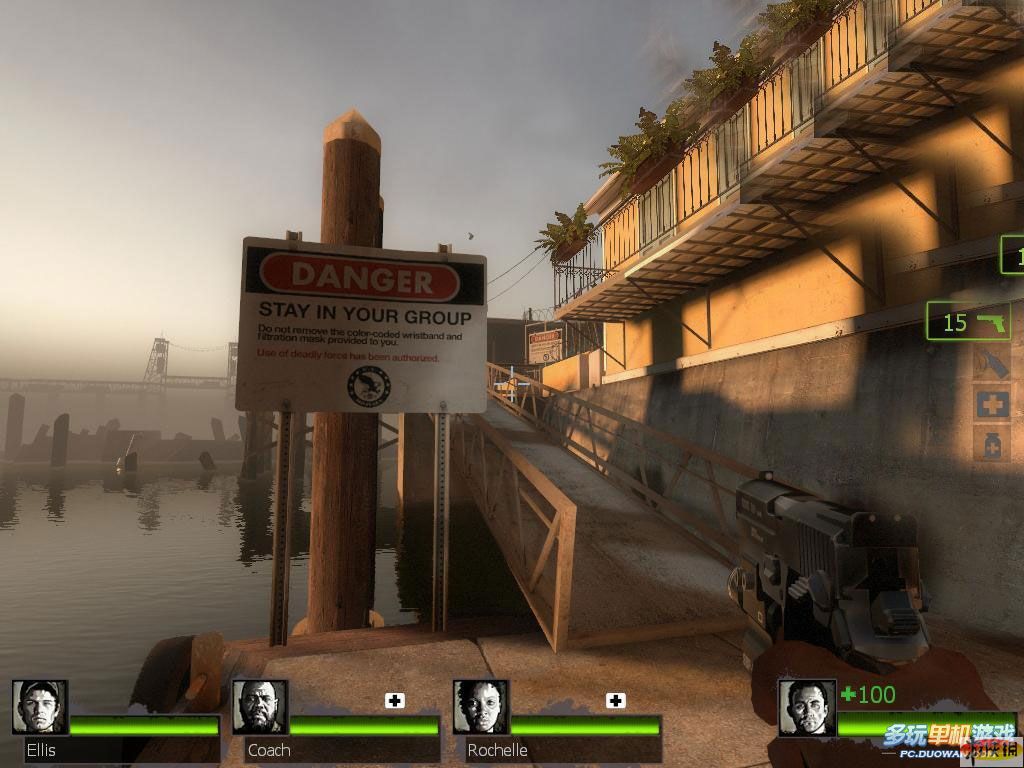Select the primary weapon slot above the pistol
1024x768 pixels.
tap(1012, 255)
